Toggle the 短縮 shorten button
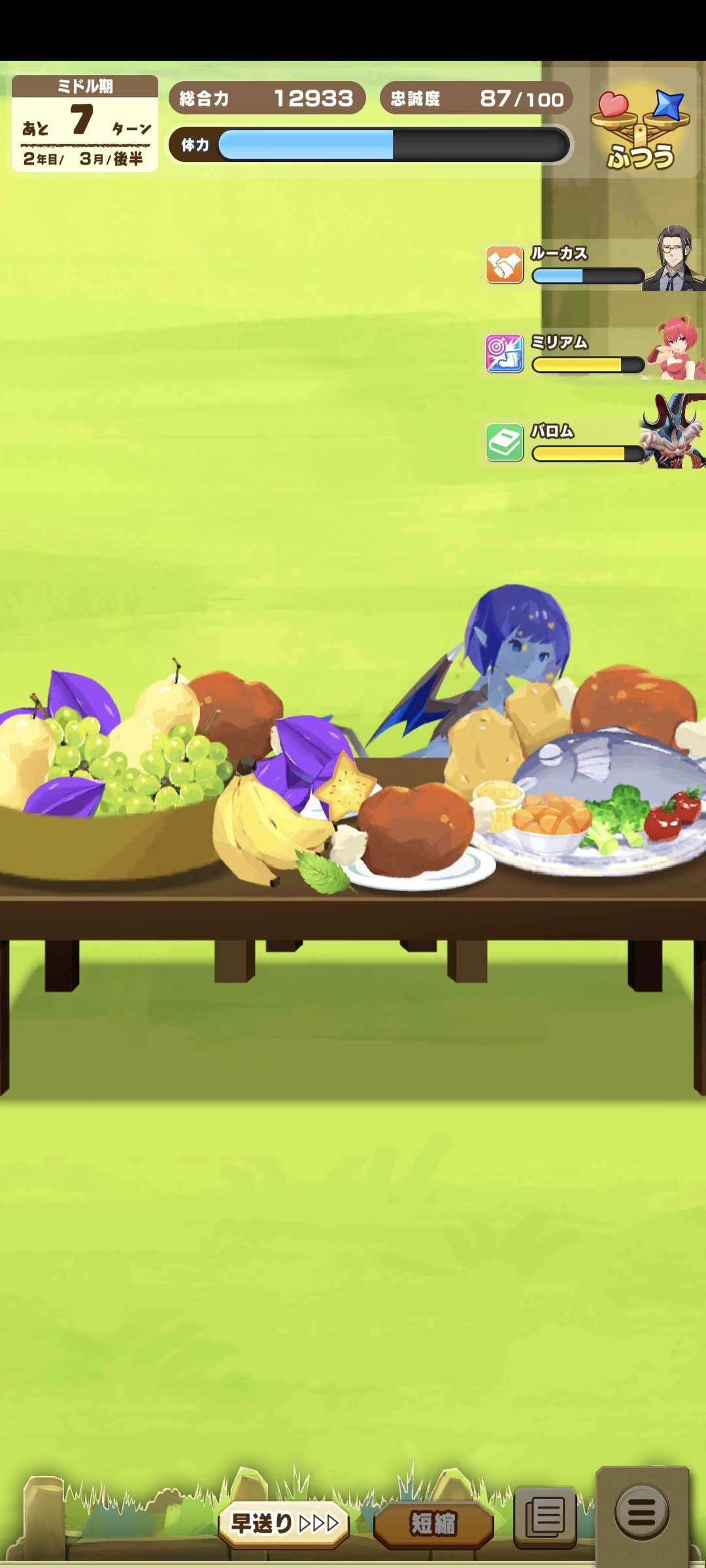706x1568 pixels. click(433, 1524)
